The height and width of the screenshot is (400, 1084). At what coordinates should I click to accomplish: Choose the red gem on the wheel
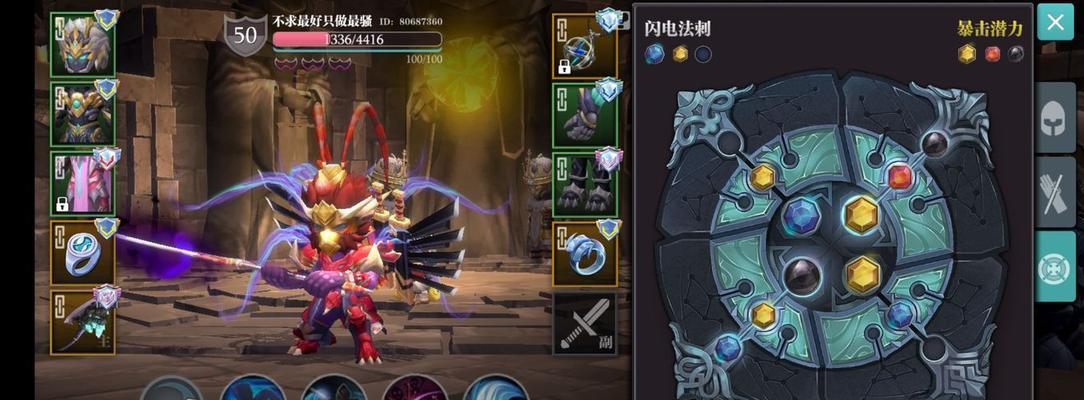point(900,177)
